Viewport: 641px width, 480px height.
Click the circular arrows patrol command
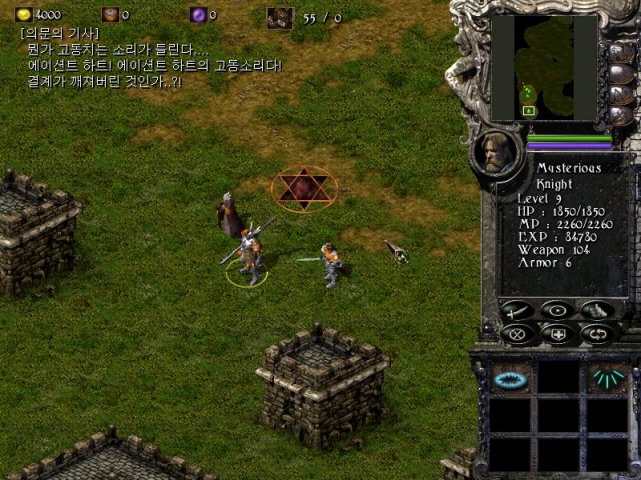597,334
